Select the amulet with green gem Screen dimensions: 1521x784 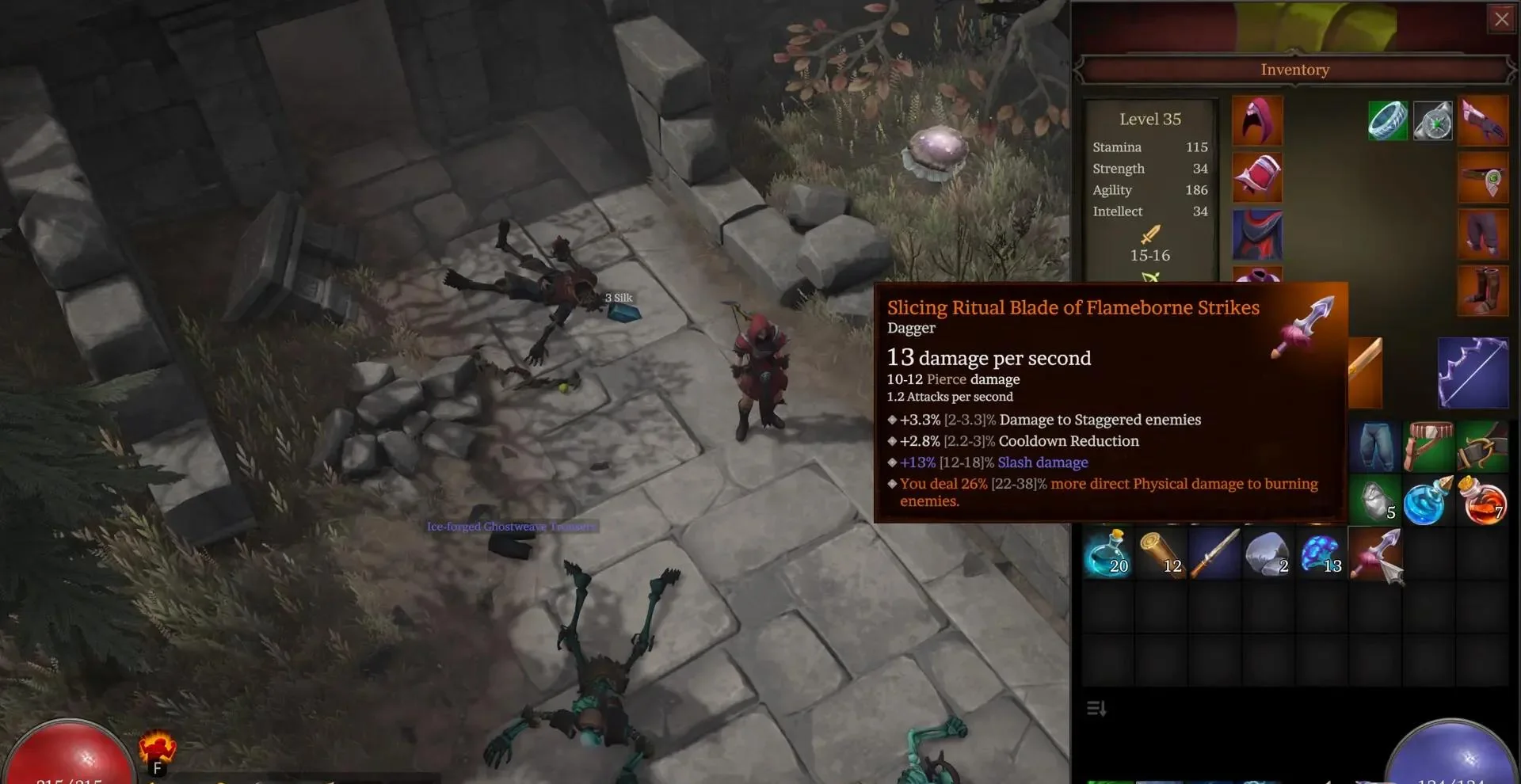click(x=1433, y=121)
